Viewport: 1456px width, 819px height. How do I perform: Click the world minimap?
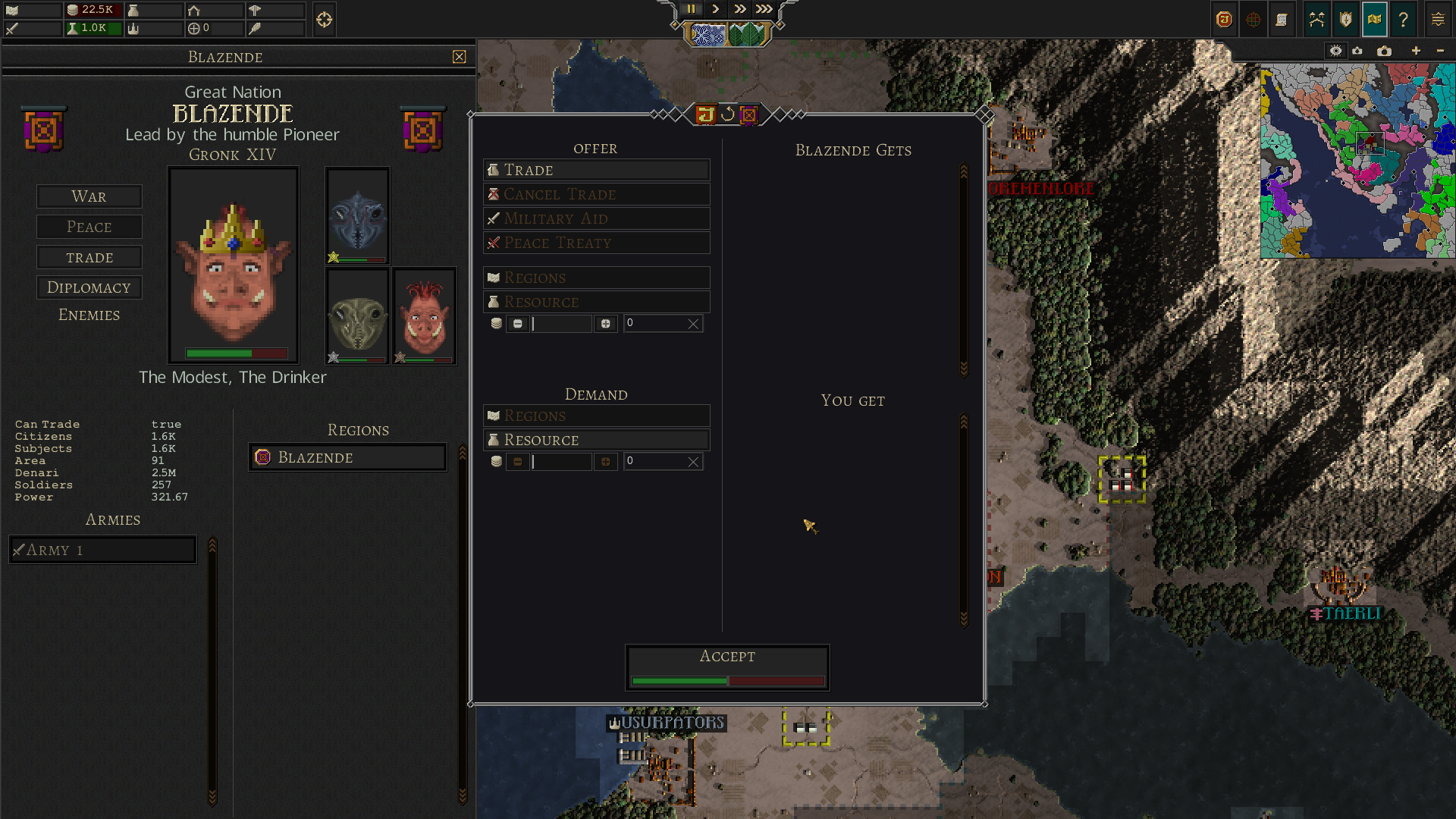tap(1357, 161)
